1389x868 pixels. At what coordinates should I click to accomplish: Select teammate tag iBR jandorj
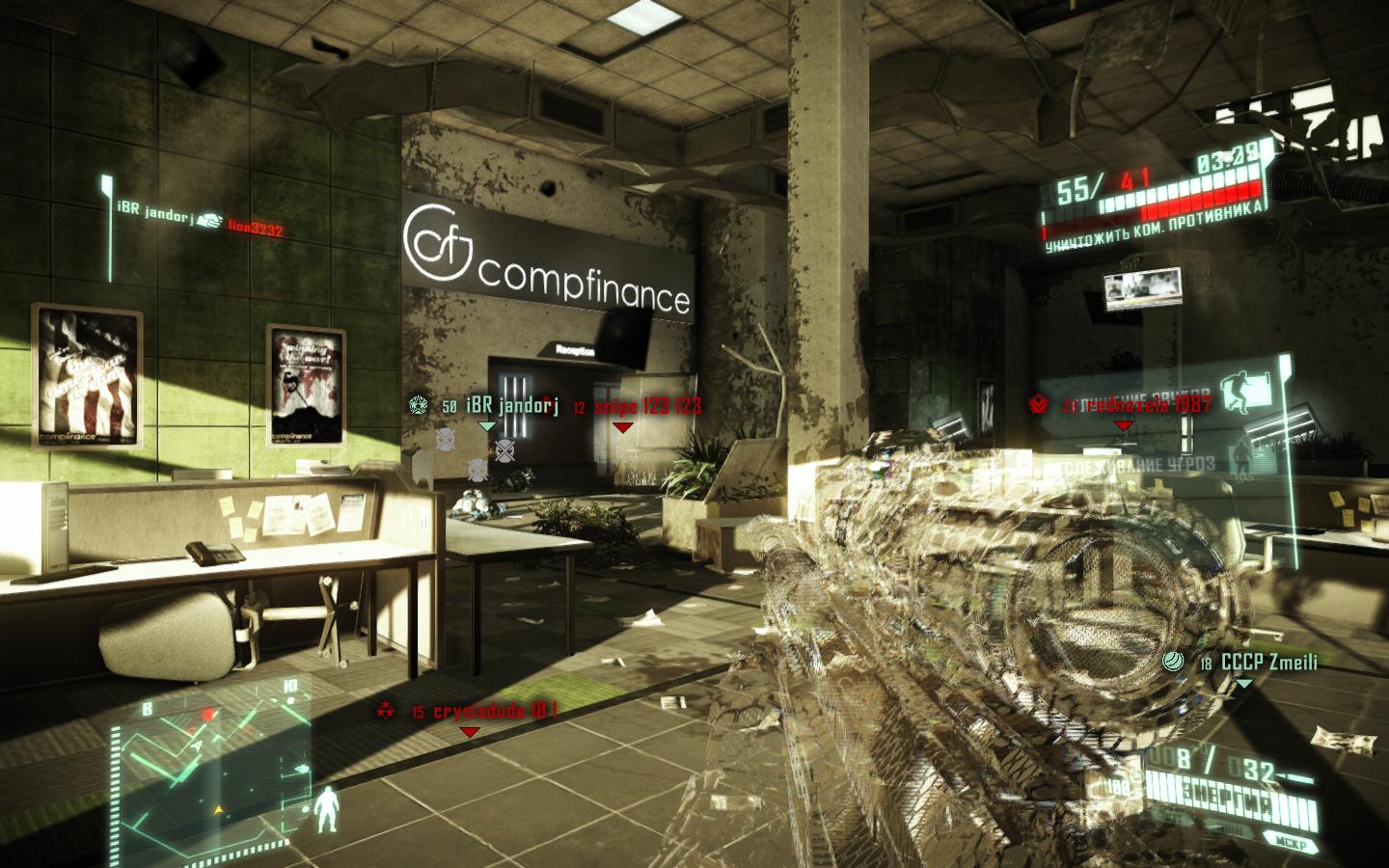512,406
